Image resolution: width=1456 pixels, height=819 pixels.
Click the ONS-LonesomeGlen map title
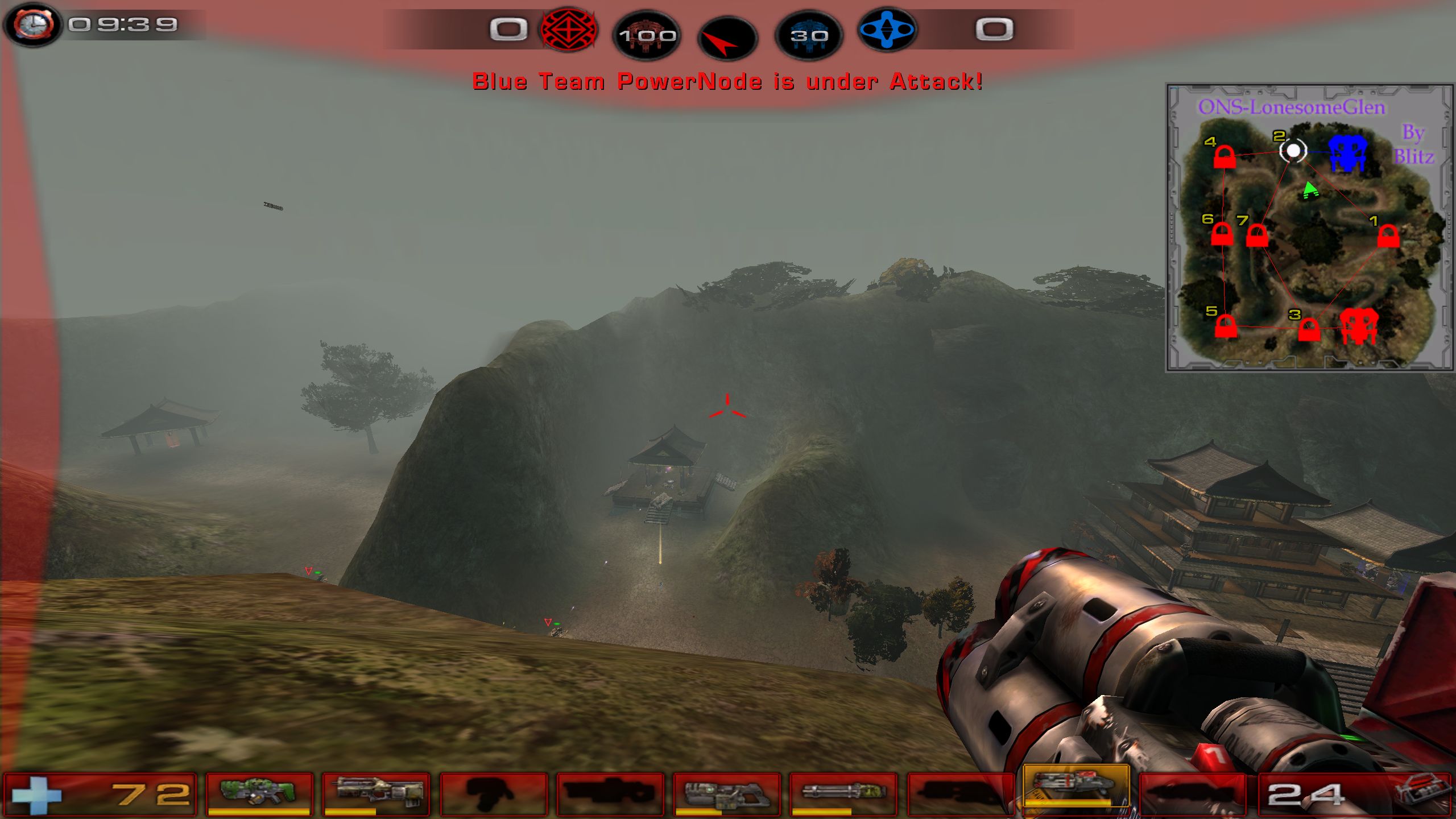pos(1291,107)
